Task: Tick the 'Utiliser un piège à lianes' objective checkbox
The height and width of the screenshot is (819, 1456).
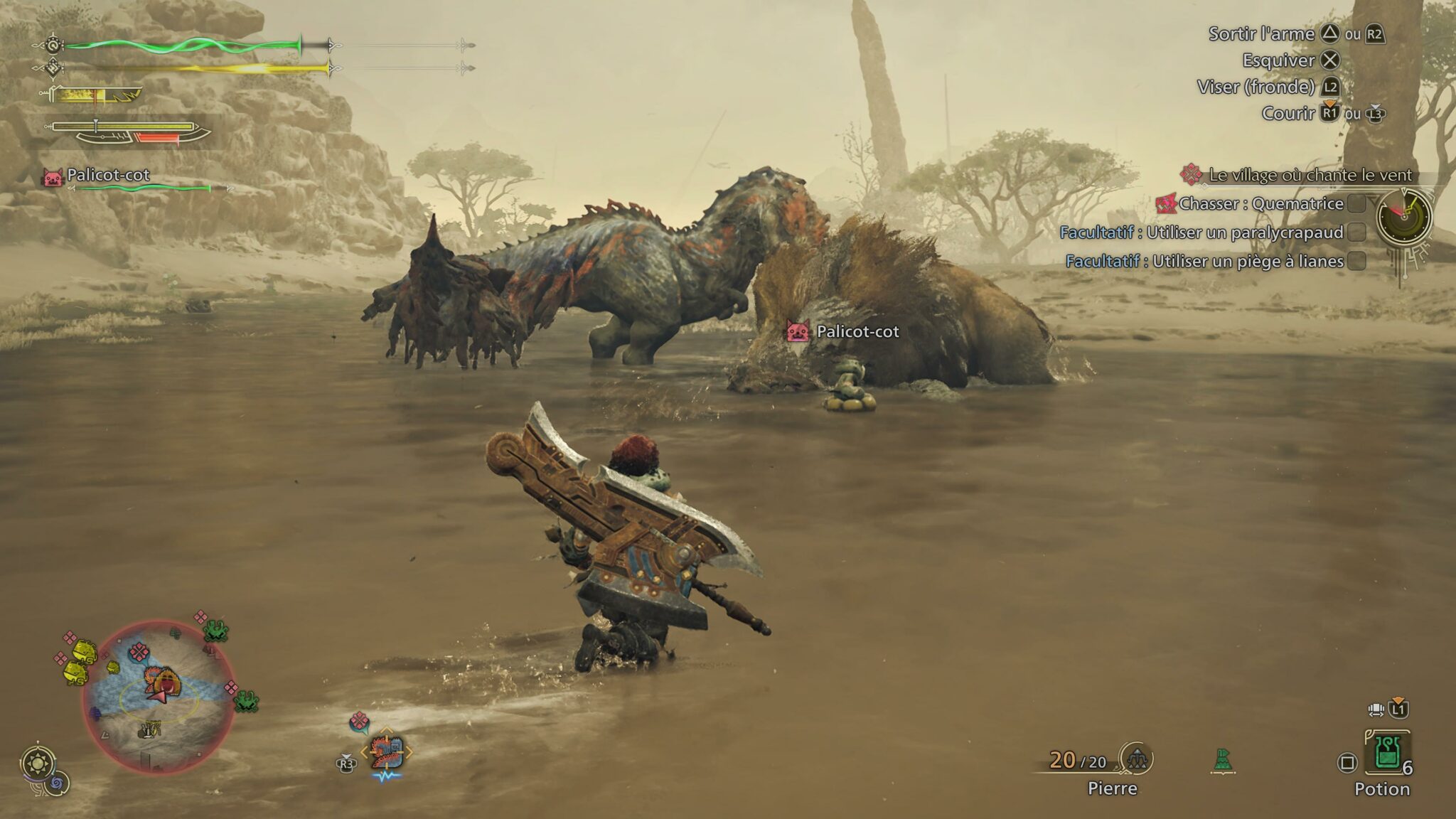Action: point(1357,262)
